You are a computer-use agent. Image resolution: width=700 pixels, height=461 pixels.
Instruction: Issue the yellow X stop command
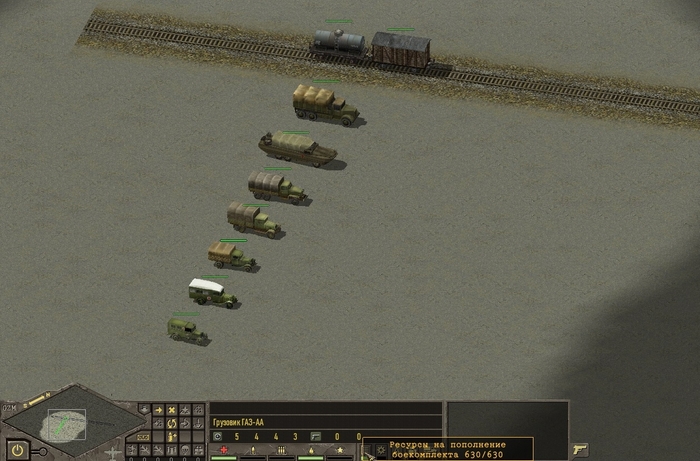pos(172,410)
